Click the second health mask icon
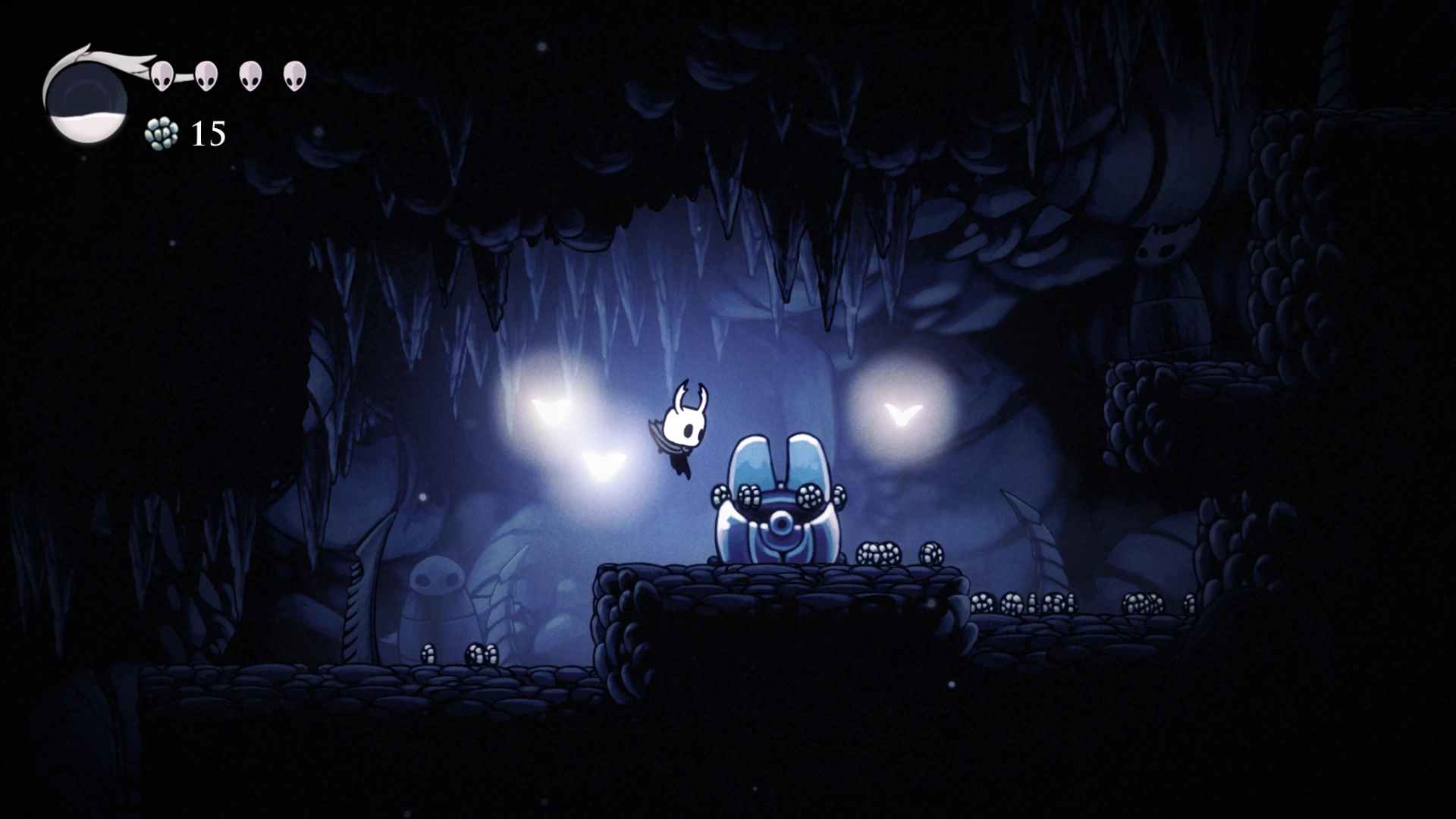The width and height of the screenshot is (1456, 819). pos(206,76)
